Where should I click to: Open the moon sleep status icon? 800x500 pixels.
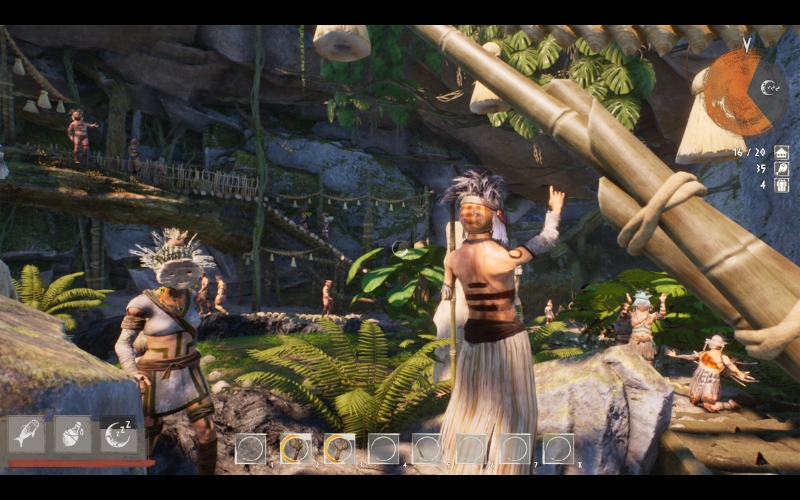pos(118,434)
